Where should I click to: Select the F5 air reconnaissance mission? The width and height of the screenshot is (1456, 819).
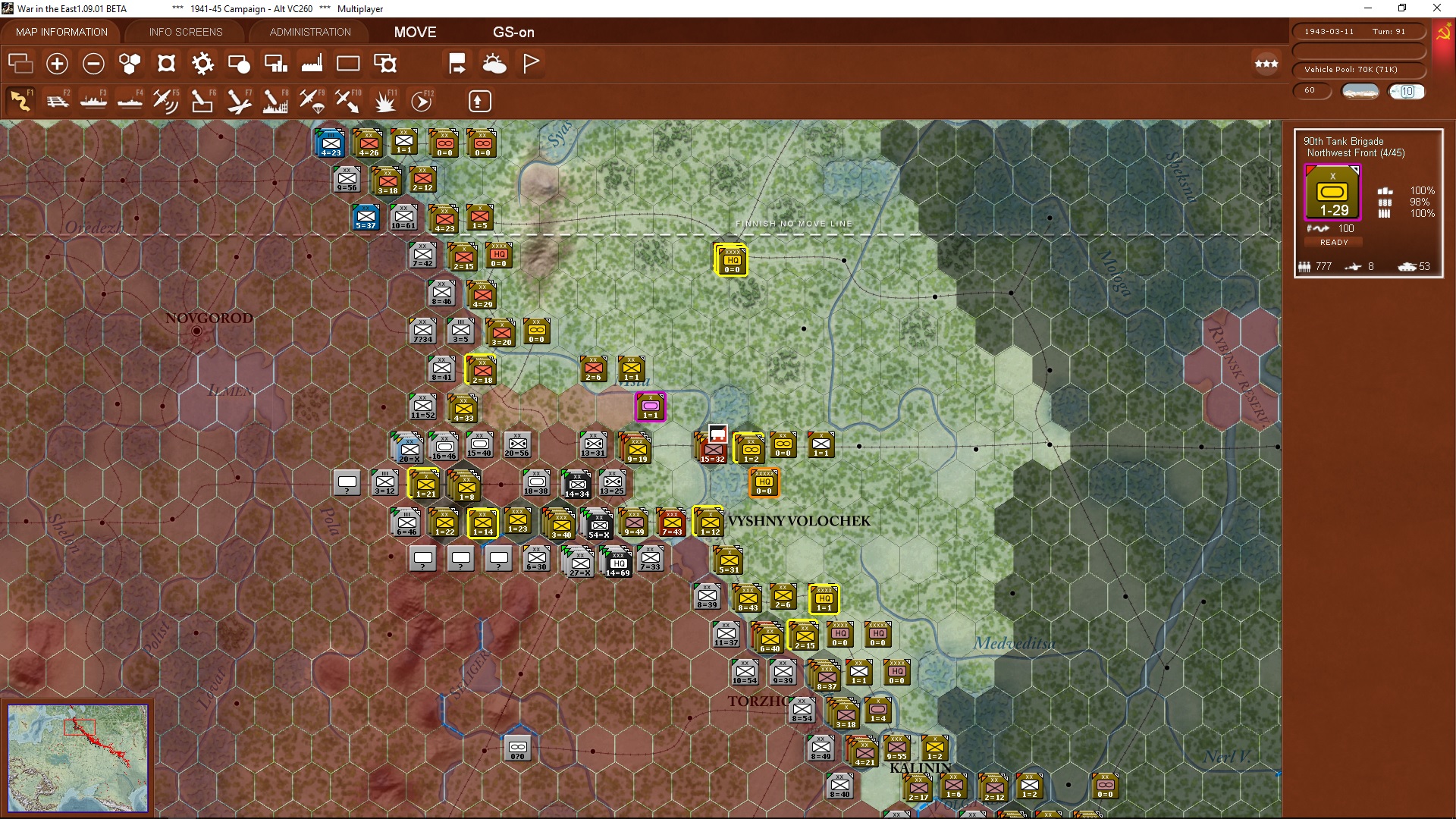(166, 100)
